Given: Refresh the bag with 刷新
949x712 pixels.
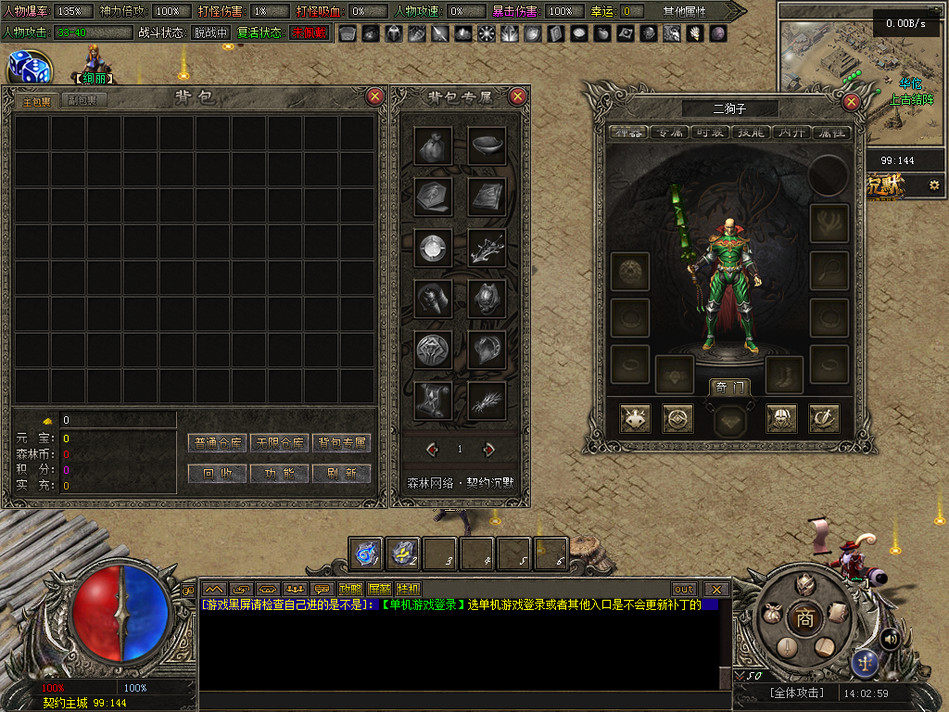Looking at the screenshot, I should [x=342, y=473].
